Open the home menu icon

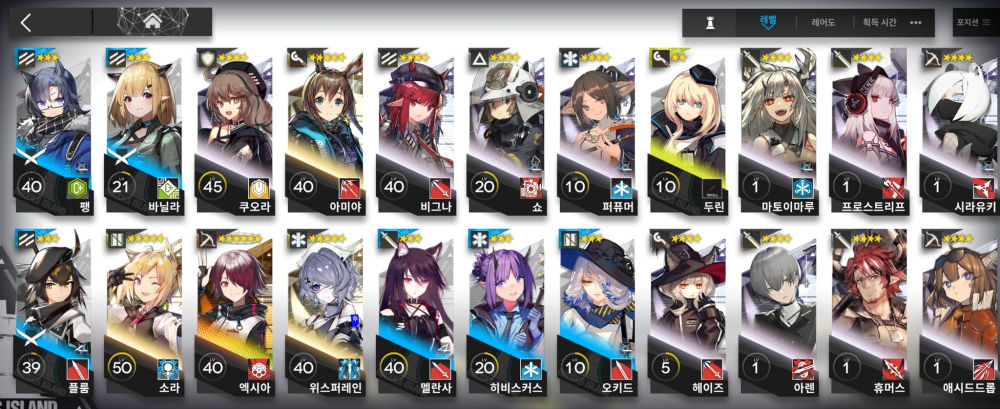pos(152,22)
